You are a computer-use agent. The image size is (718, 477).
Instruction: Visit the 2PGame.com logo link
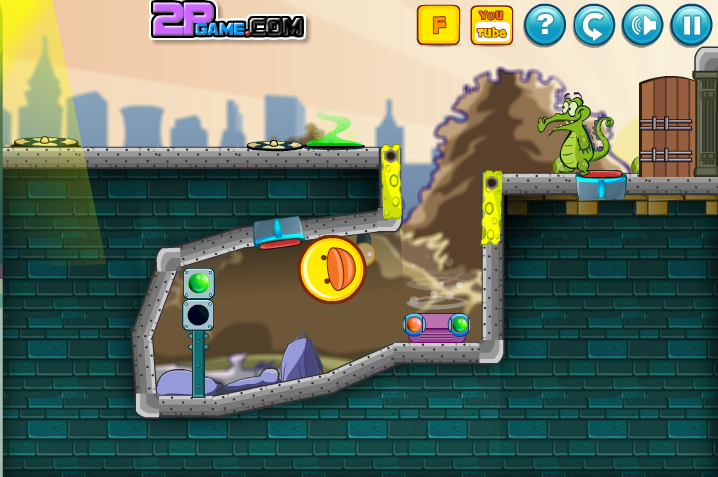point(228,21)
